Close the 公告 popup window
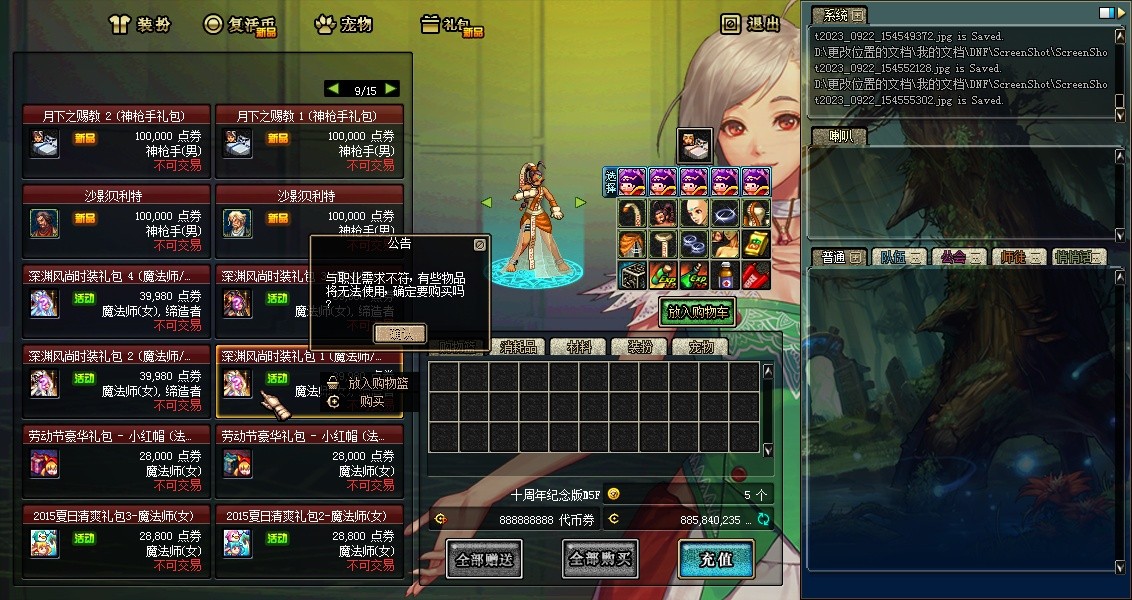This screenshot has height=600, width=1132. pos(480,243)
